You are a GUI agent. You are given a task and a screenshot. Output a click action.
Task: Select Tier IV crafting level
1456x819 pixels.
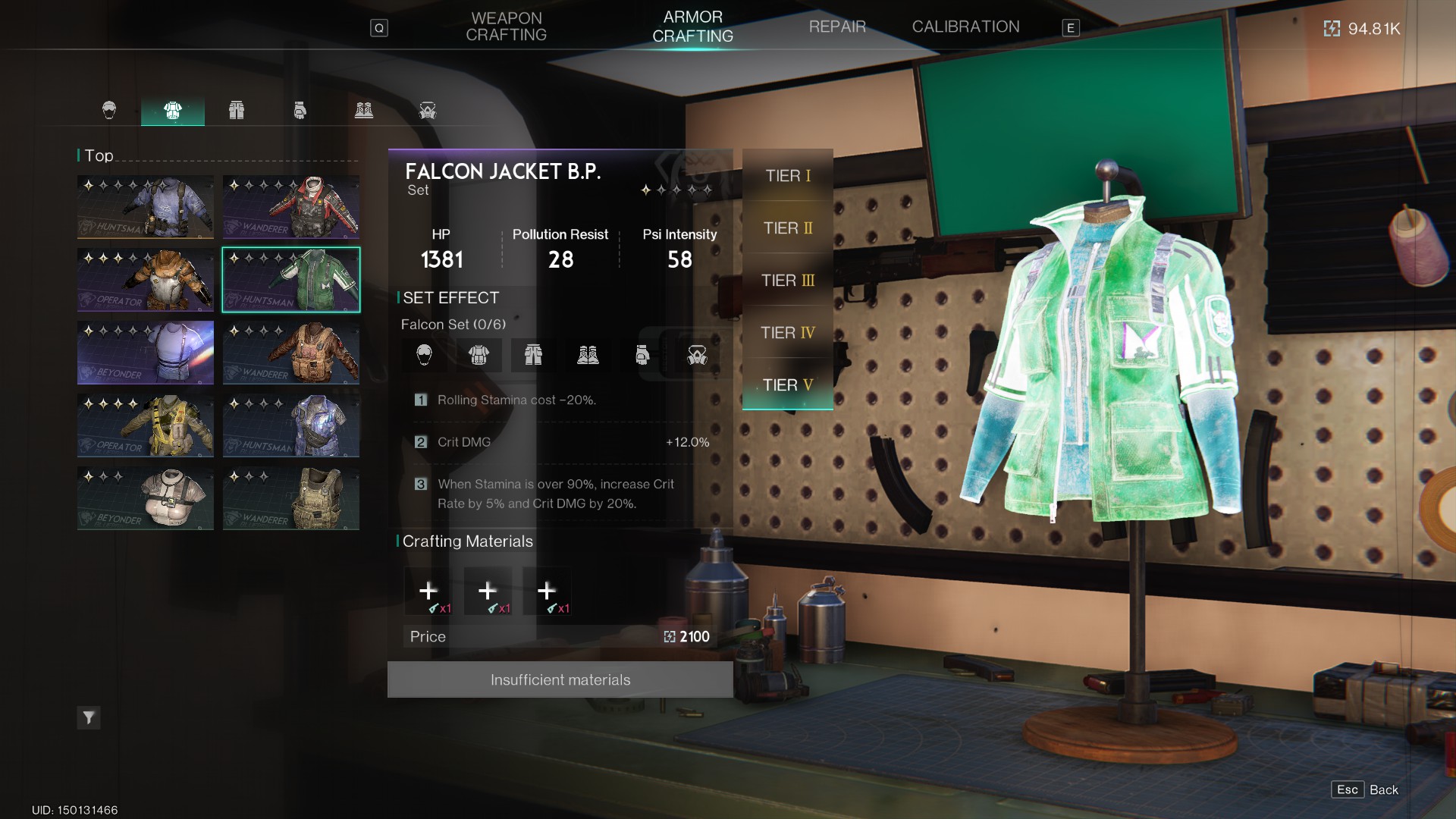(x=788, y=333)
